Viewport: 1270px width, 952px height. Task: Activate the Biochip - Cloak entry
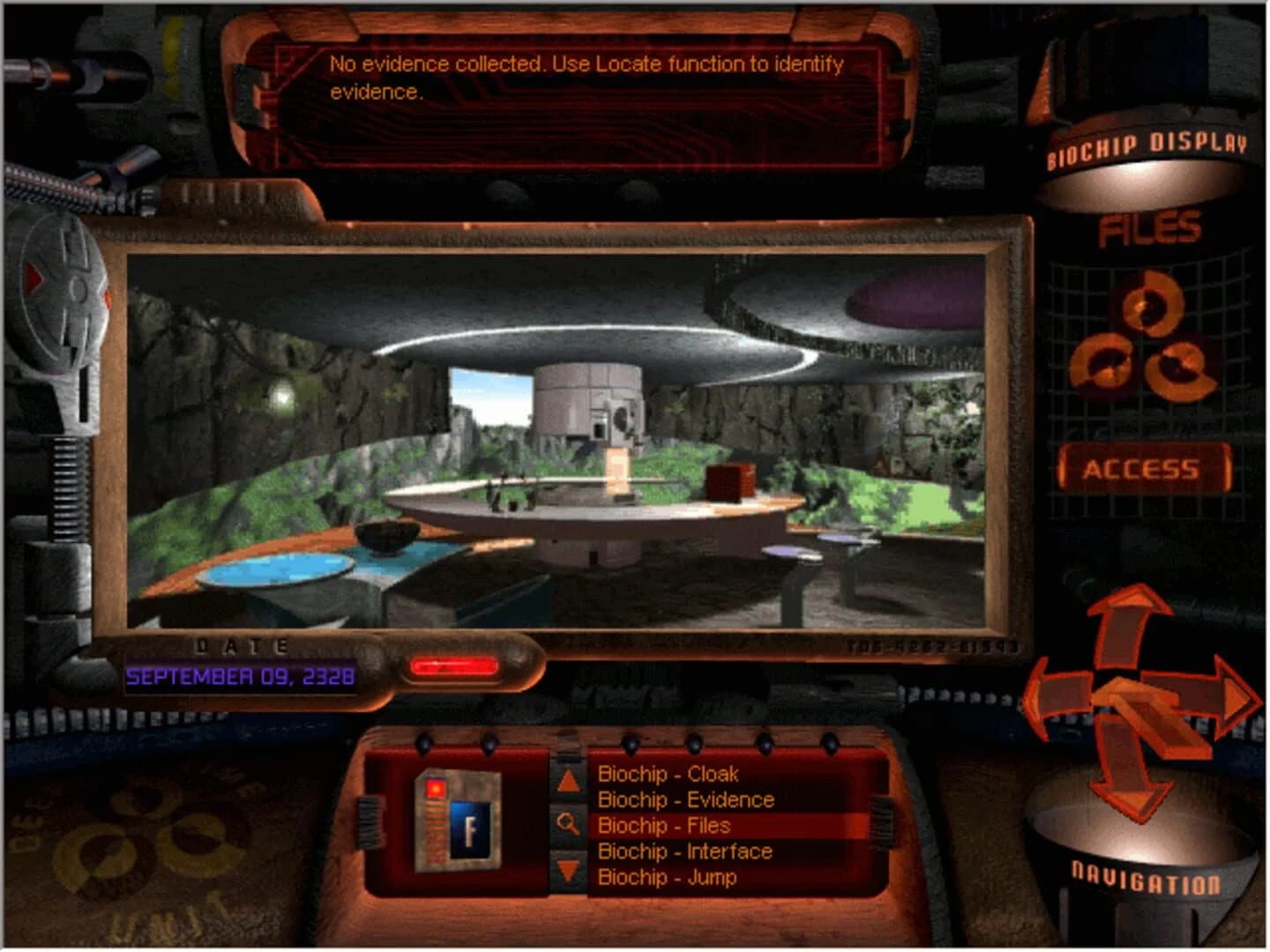[668, 775]
